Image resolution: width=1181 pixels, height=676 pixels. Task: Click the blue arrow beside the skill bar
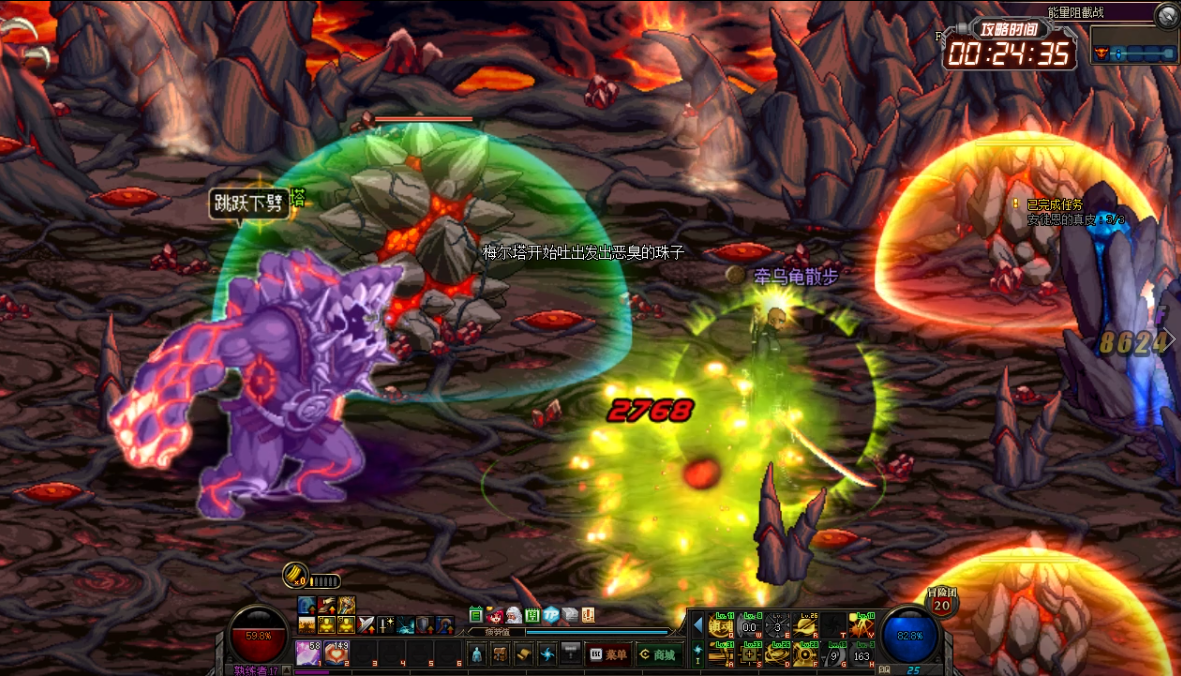pyautogui.click(x=698, y=625)
